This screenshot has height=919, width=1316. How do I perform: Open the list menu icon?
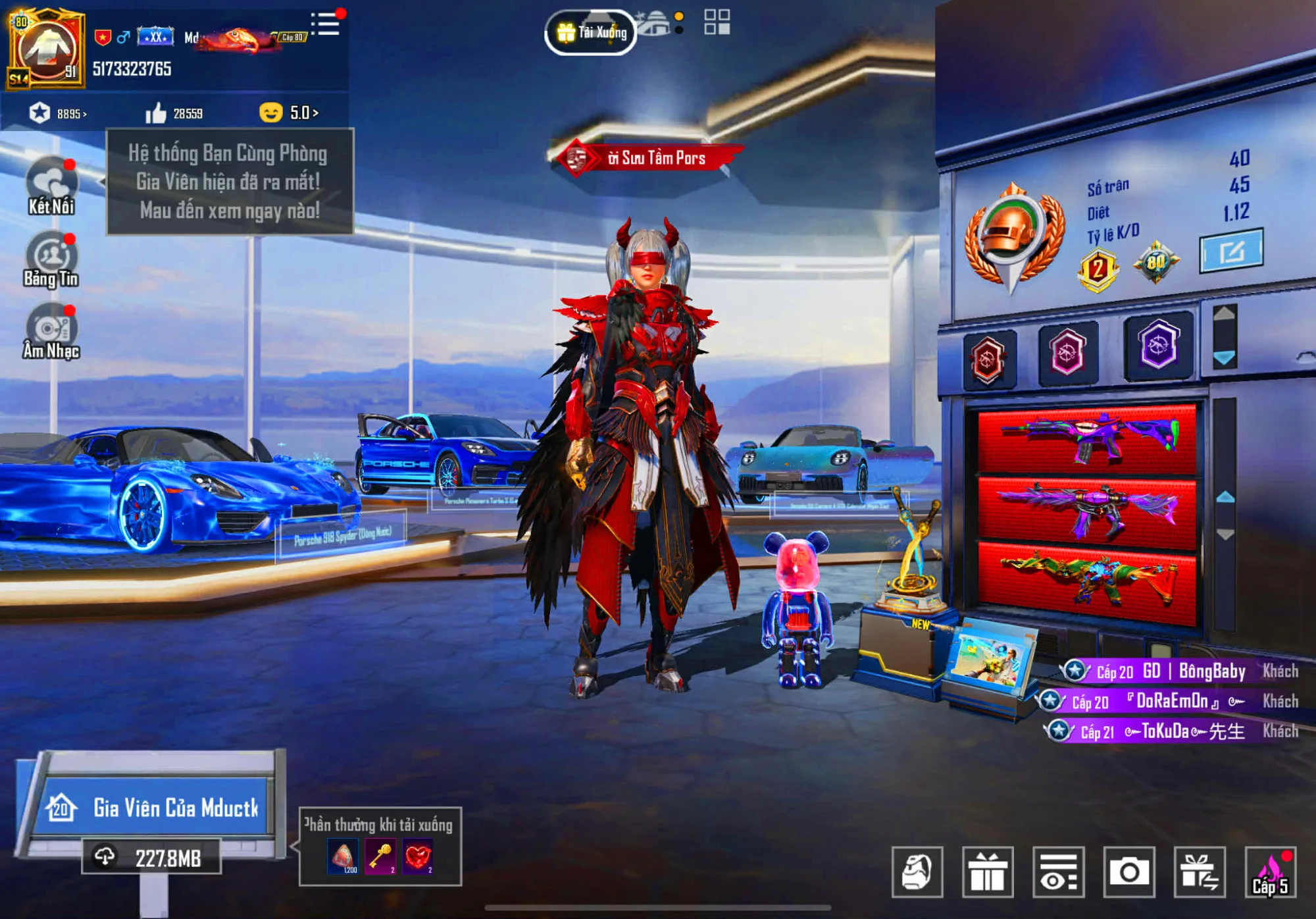coord(326,24)
